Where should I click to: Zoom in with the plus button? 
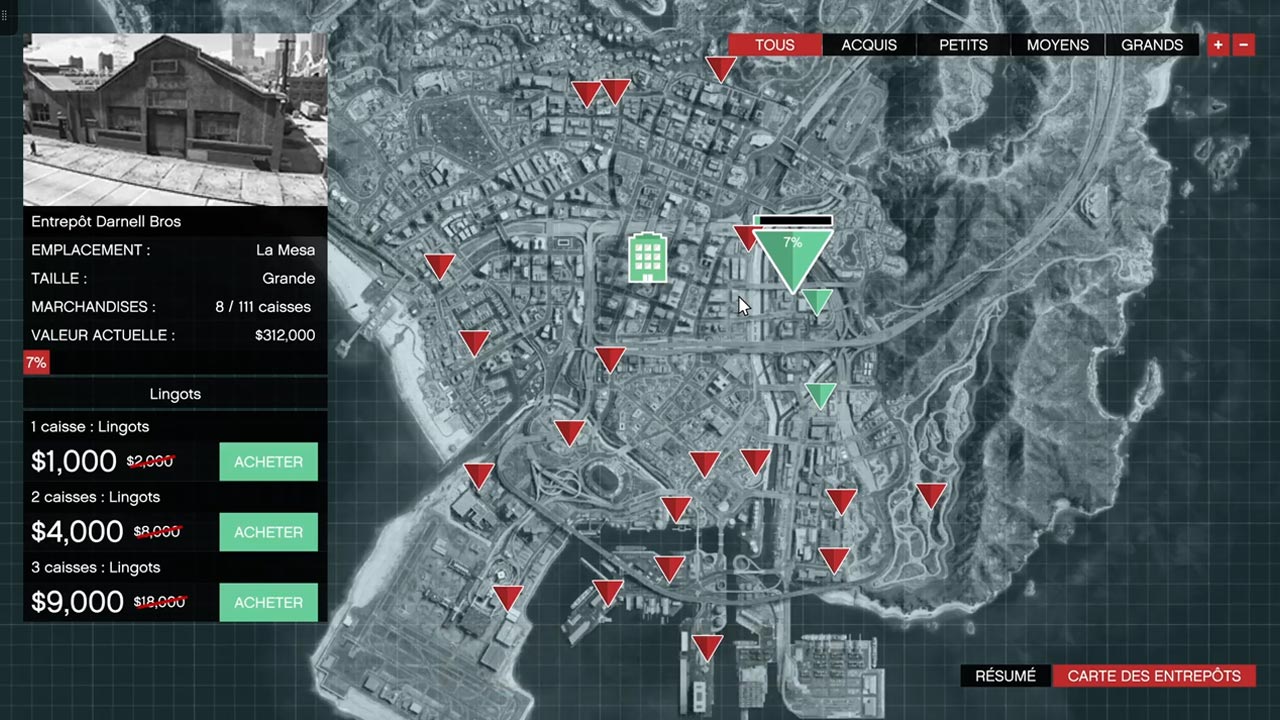1218,45
